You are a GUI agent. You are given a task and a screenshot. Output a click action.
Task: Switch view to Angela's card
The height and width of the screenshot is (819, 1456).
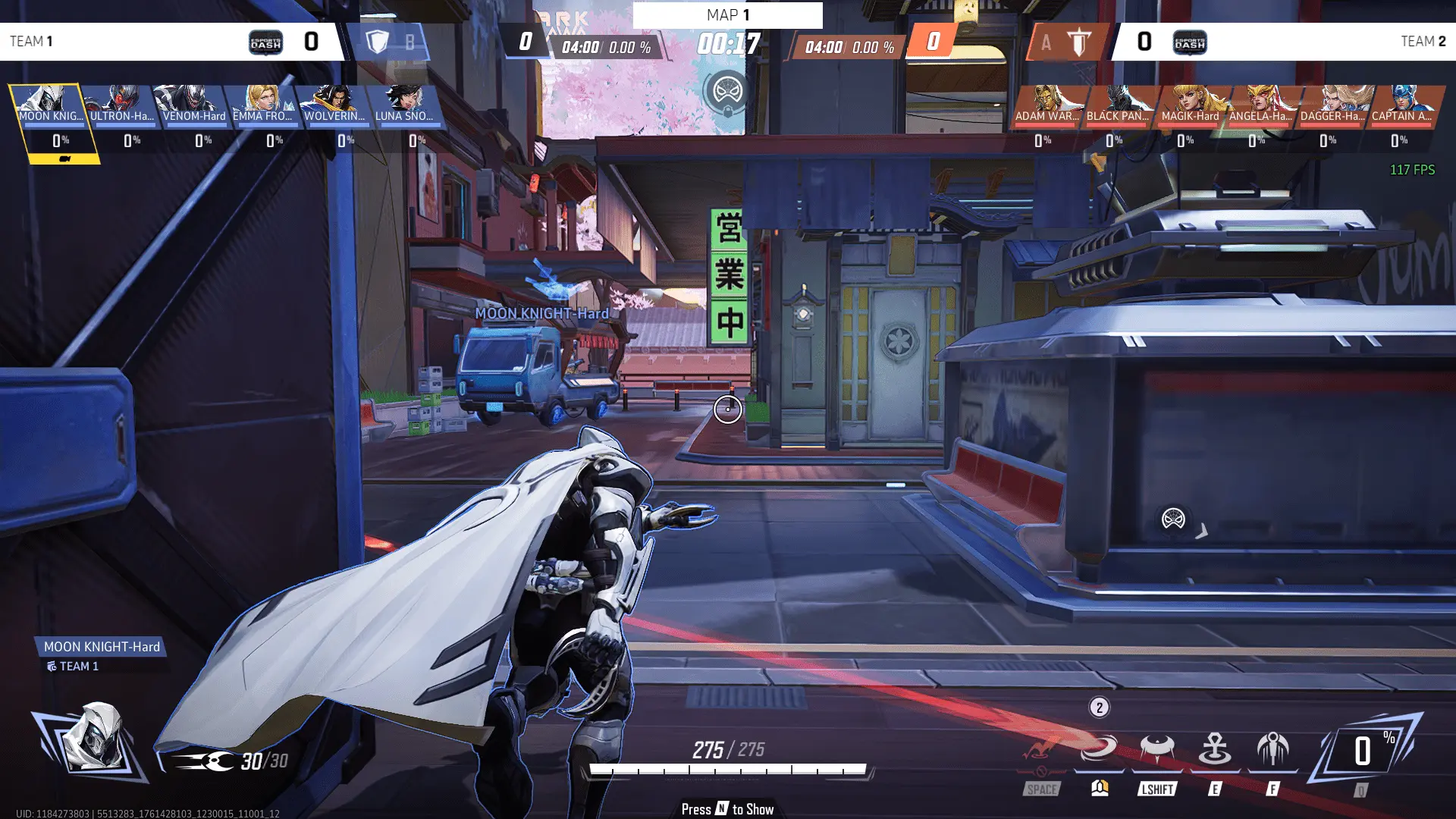(1261, 106)
